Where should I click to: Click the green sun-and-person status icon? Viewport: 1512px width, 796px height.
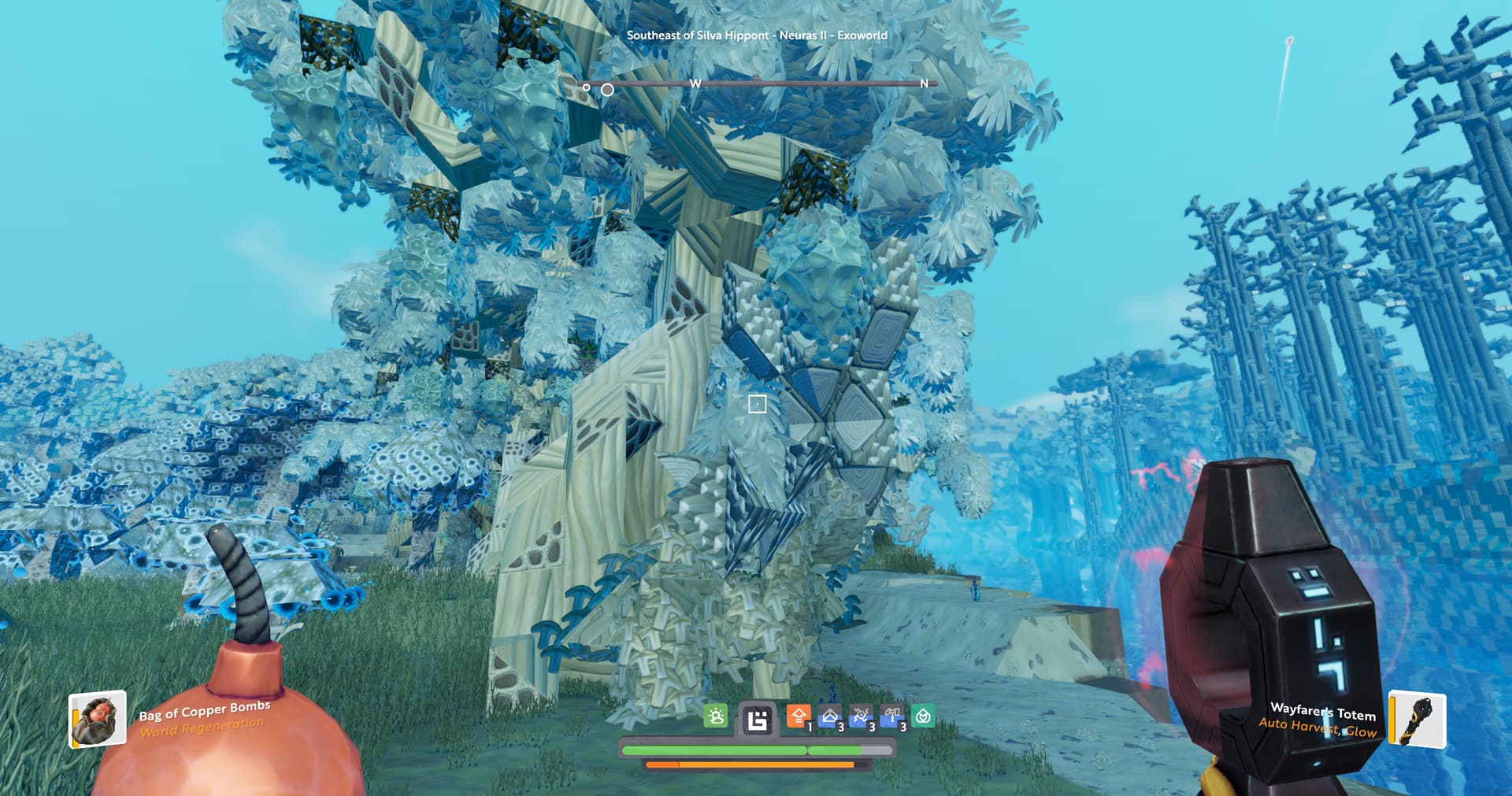click(716, 716)
